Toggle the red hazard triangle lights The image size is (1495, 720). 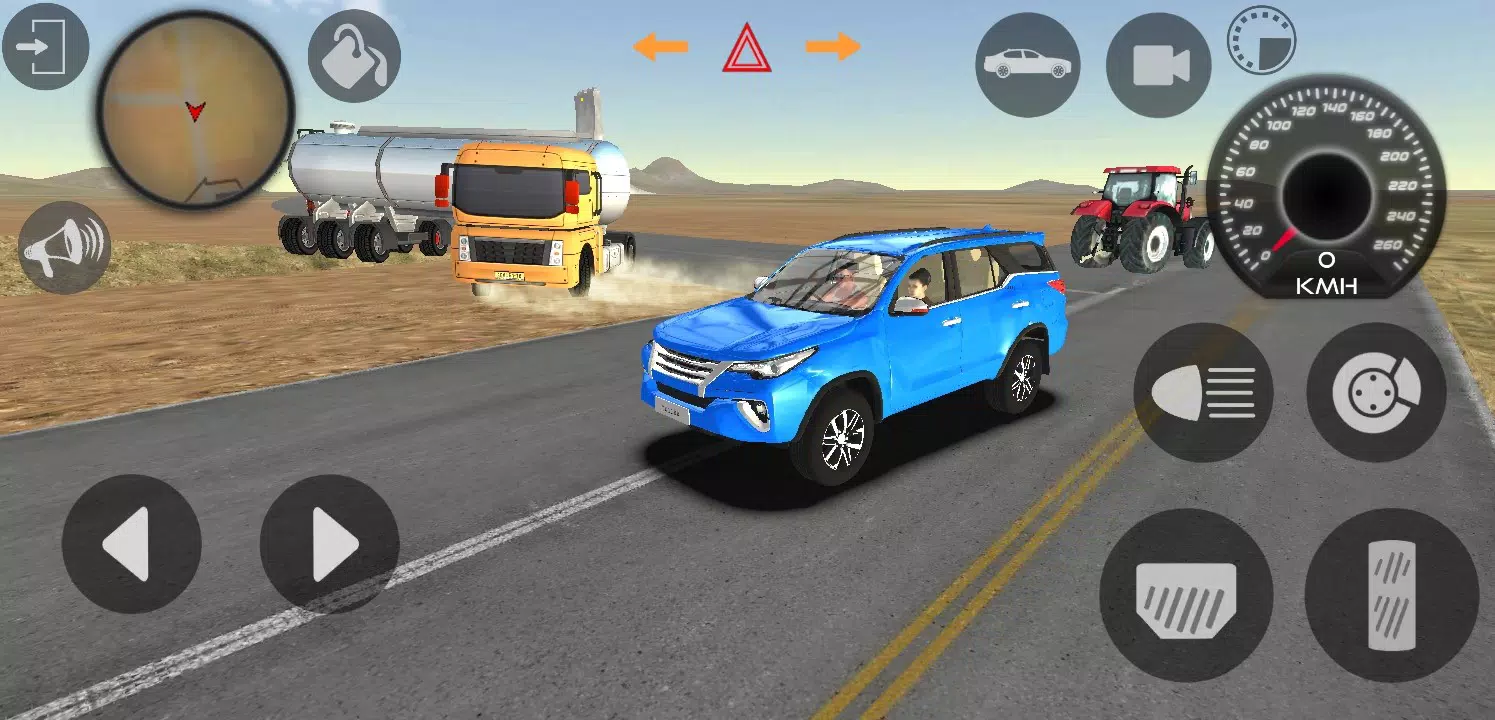point(746,48)
